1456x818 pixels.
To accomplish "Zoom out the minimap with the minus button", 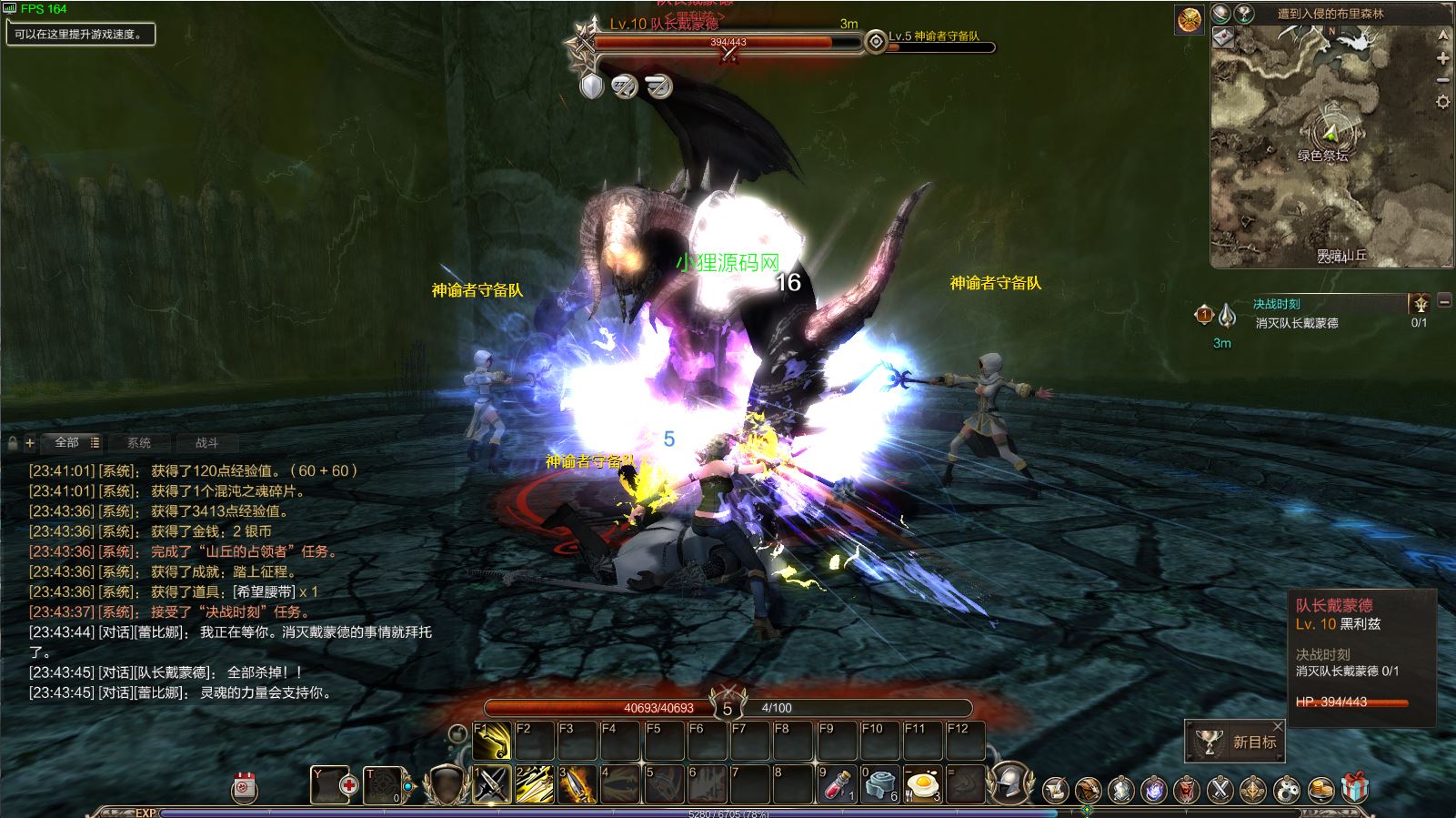I will 1442,80.
